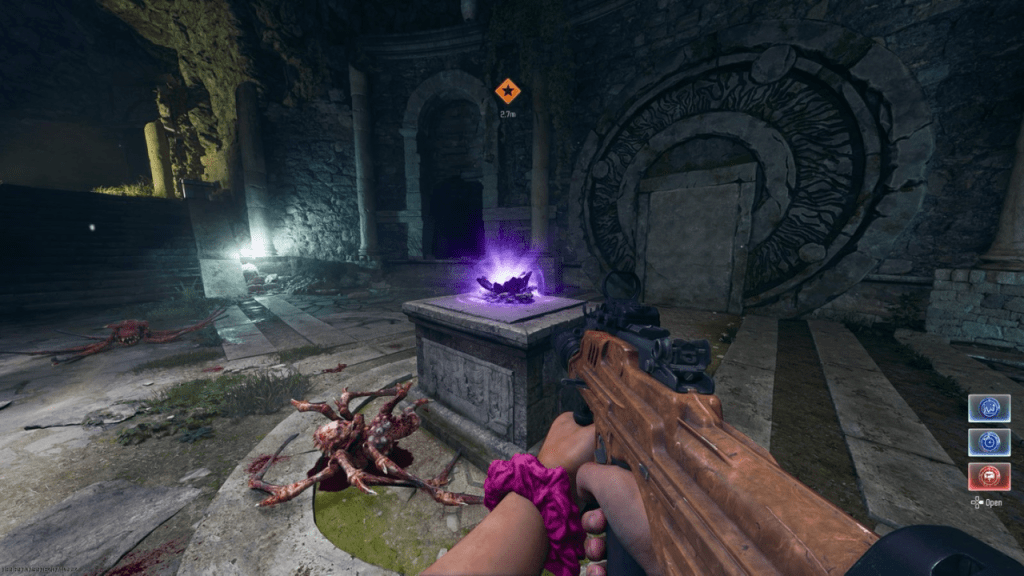This screenshot has height=576, width=1024.
Task: Click the orange star objective marker
Action: tap(507, 91)
